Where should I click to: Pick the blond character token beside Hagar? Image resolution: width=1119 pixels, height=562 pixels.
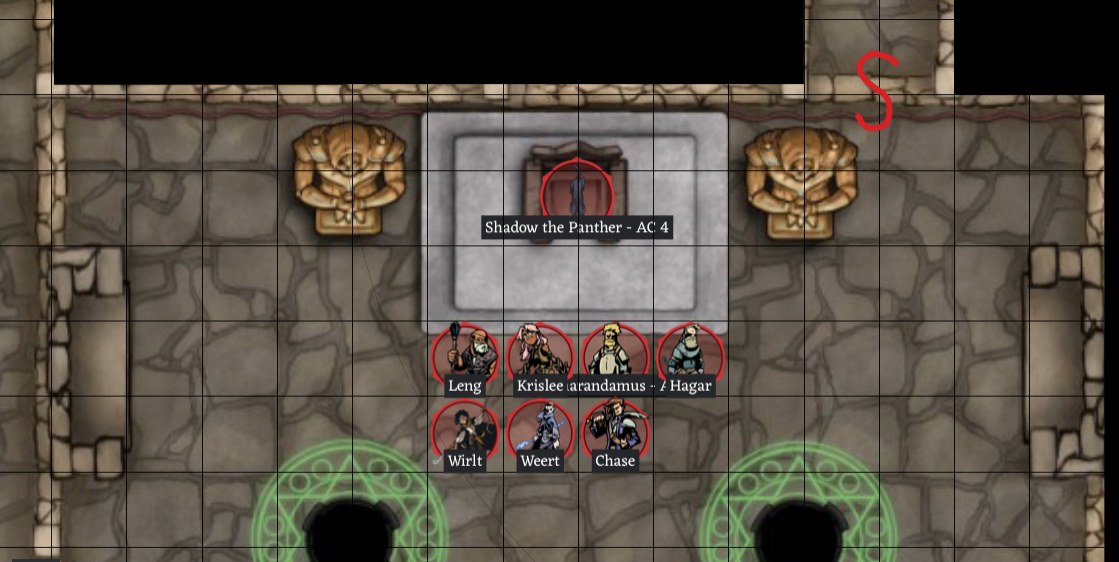[x=615, y=353]
